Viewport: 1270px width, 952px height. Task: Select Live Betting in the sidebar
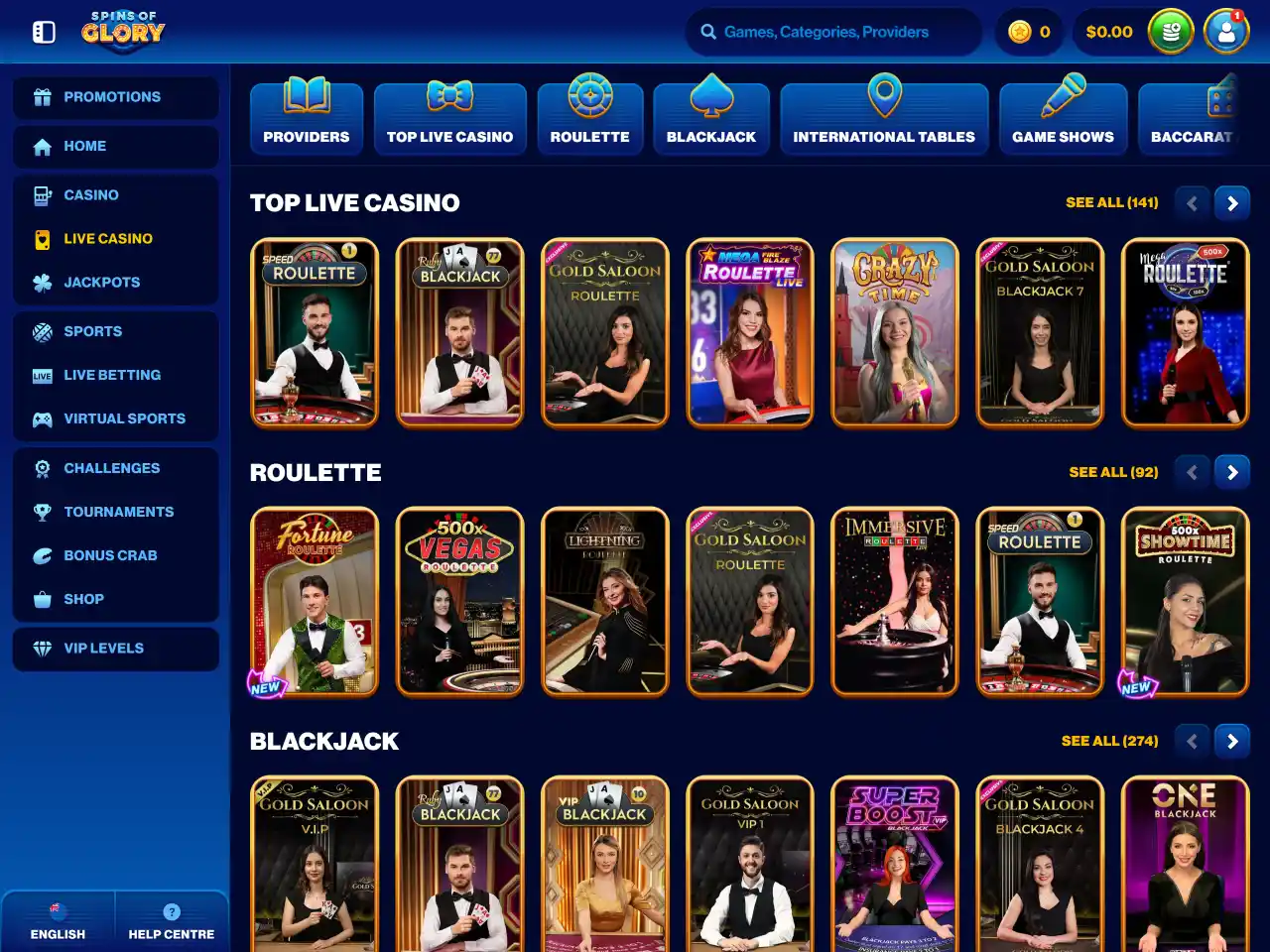pos(111,376)
